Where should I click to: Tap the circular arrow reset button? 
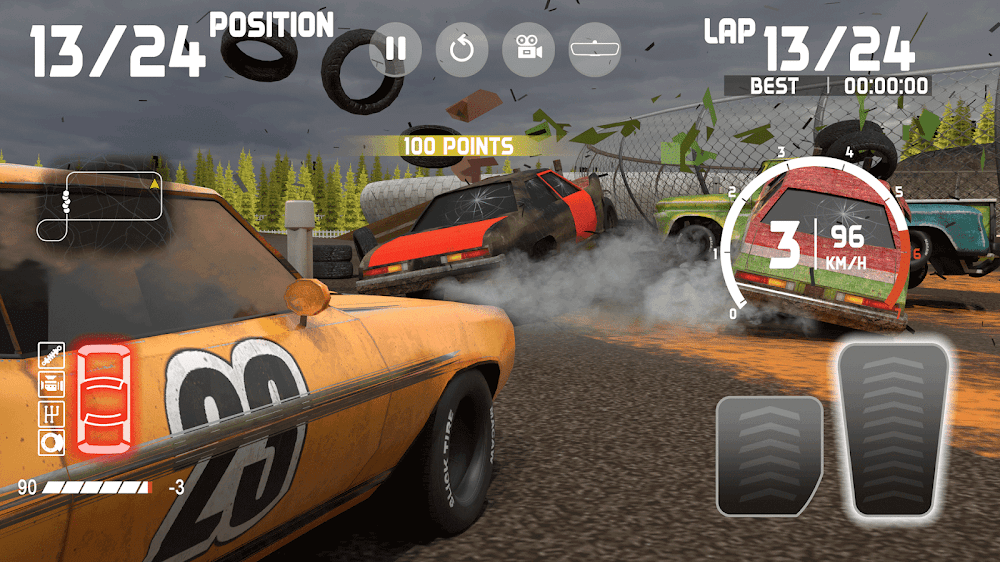click(462, 50)
